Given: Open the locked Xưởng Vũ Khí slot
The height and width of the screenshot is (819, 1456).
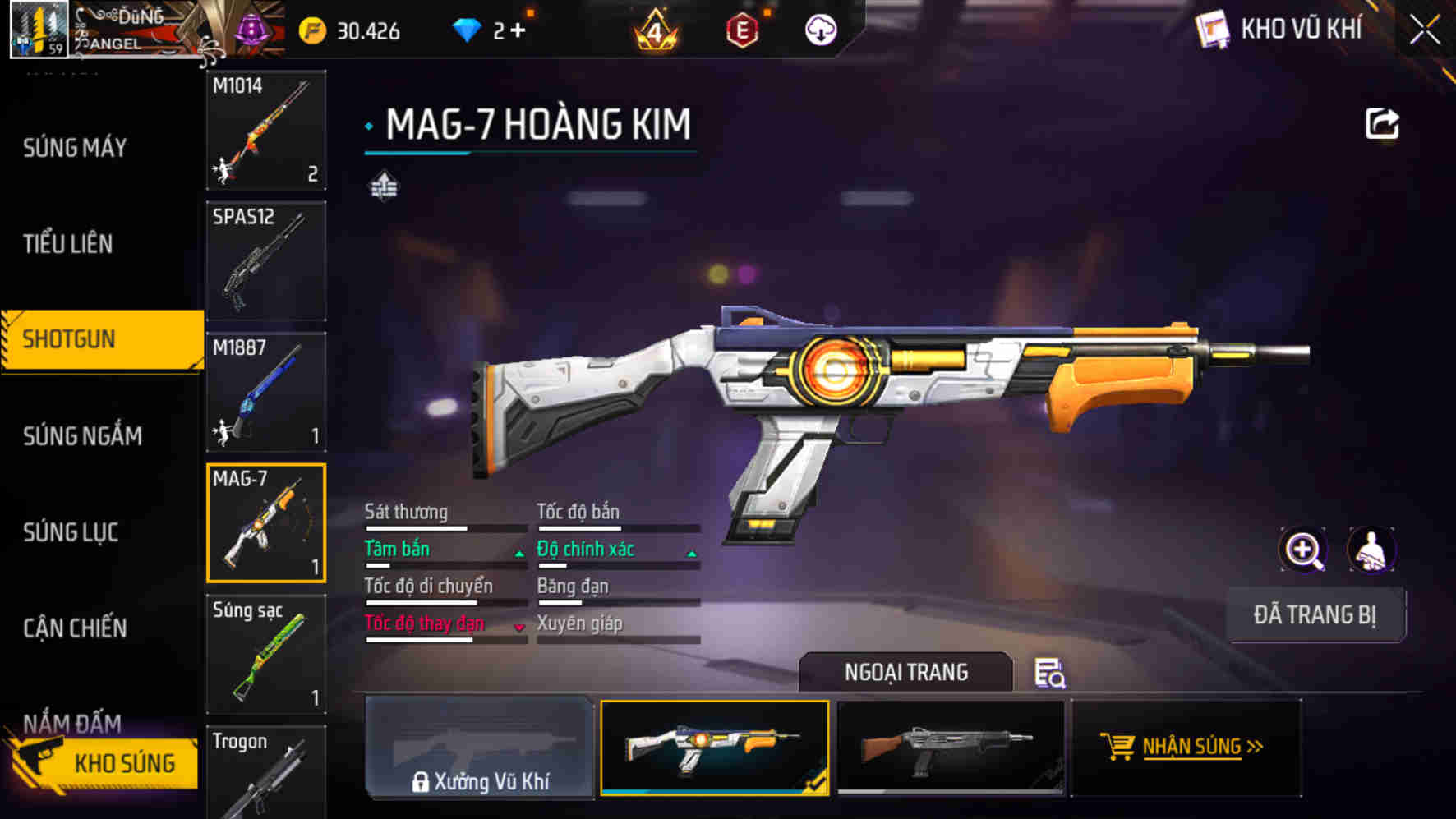Looking at the screenshot, I should pos(479,747).
